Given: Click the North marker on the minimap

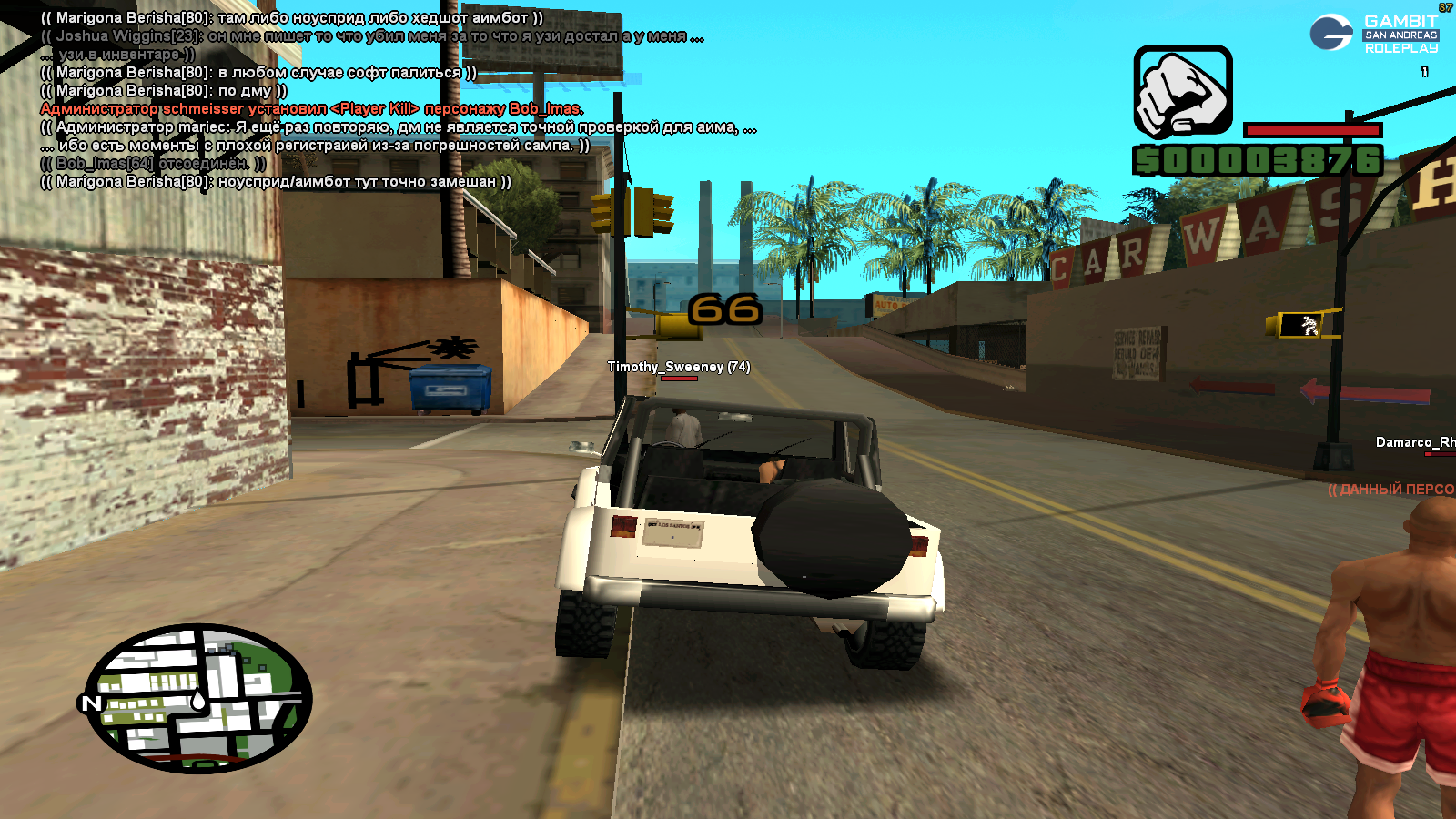Looking at the screenshot, I should [91, 703].
